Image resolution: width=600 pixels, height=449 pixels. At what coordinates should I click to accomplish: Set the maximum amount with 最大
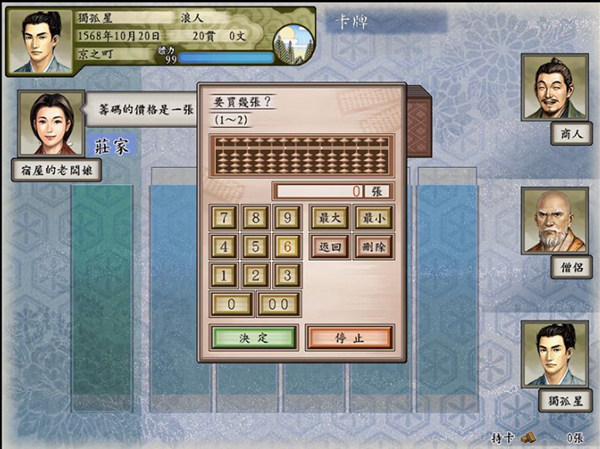point(330,217)
